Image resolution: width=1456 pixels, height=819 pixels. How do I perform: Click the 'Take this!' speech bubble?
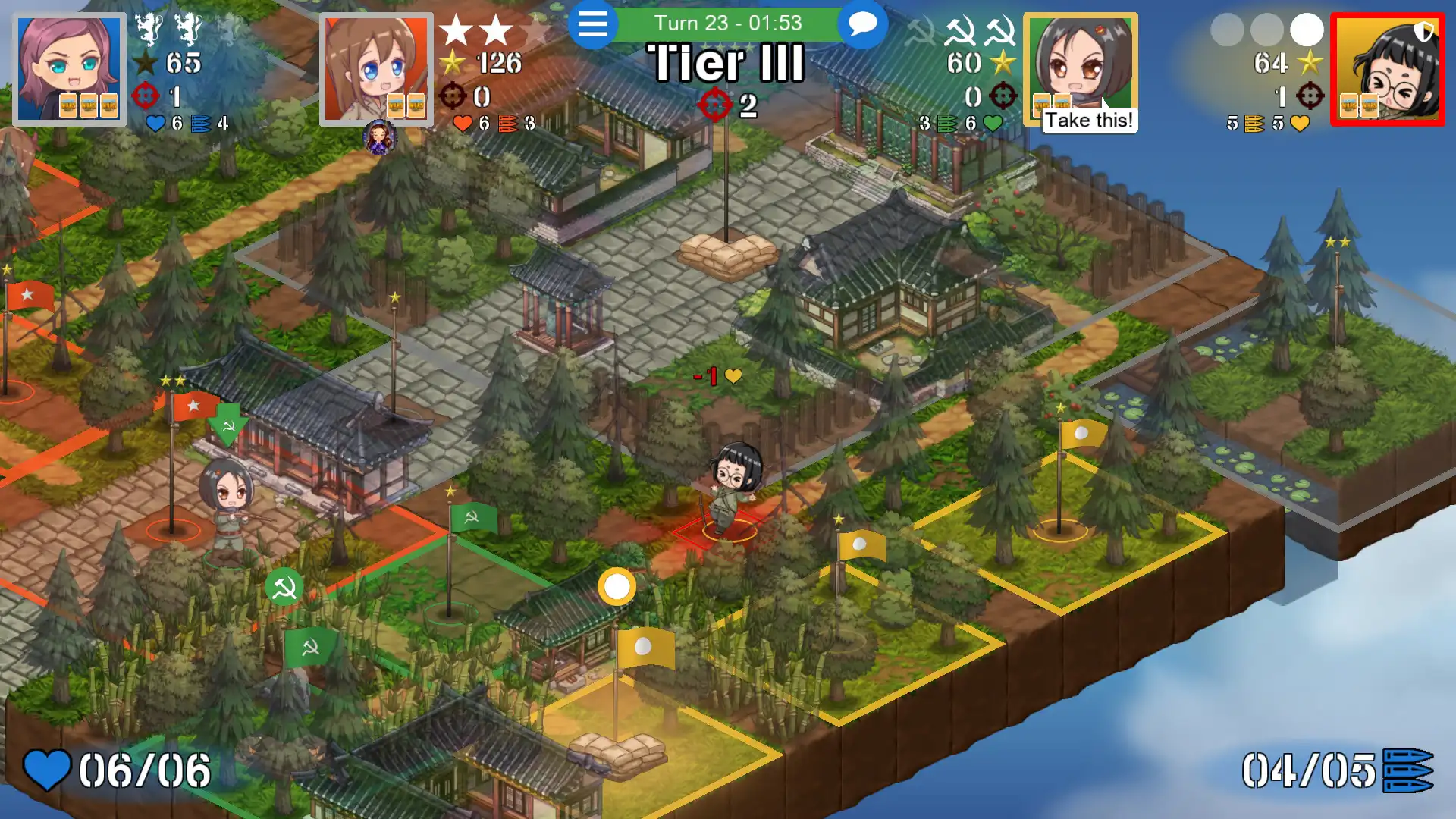[1088, 119]
